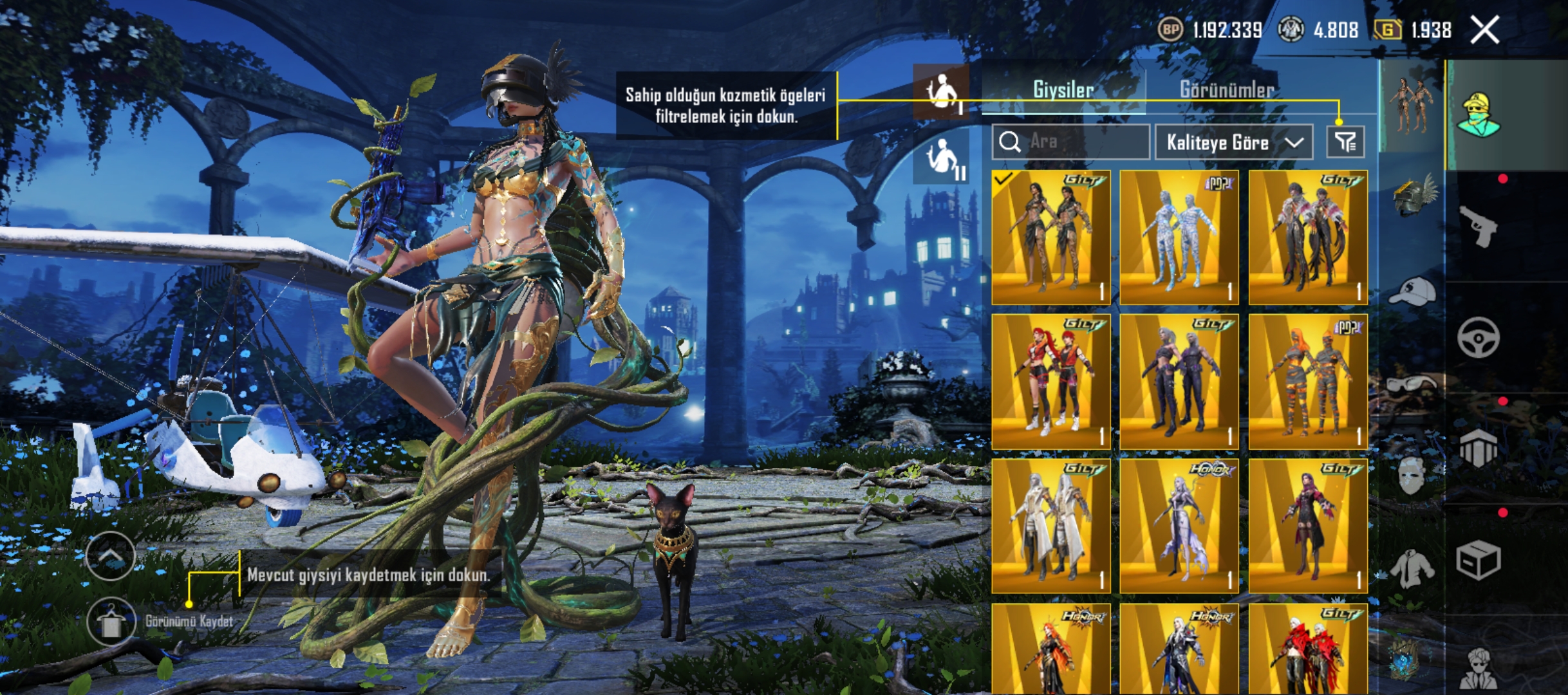Open the Kaliteye Göre sort dropdown
The width and height of the screenshot is (1568, 695).
(x=1233, y=142)
